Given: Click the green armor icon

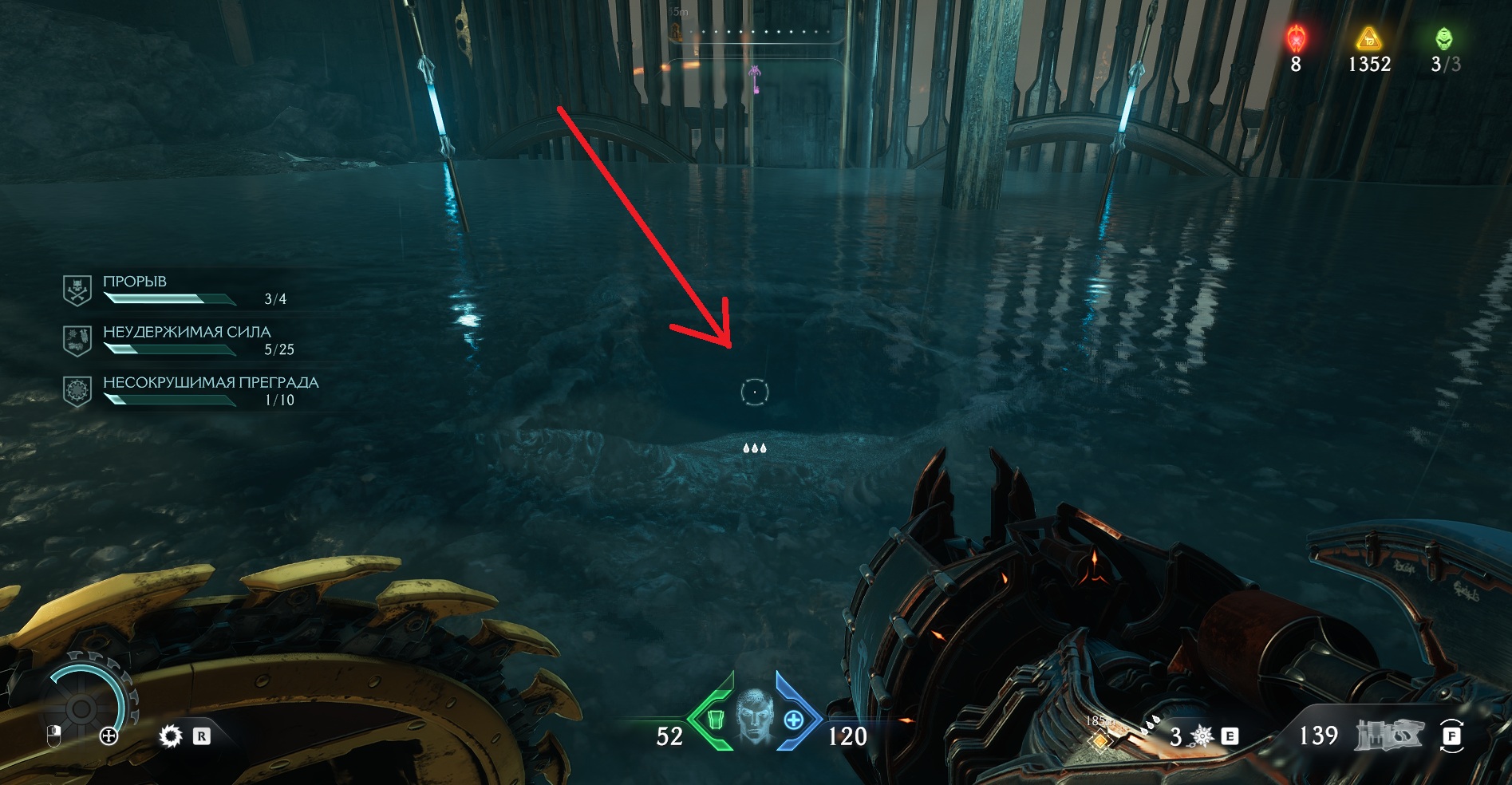Looking at the screenshot, I should tap(715, 720).
